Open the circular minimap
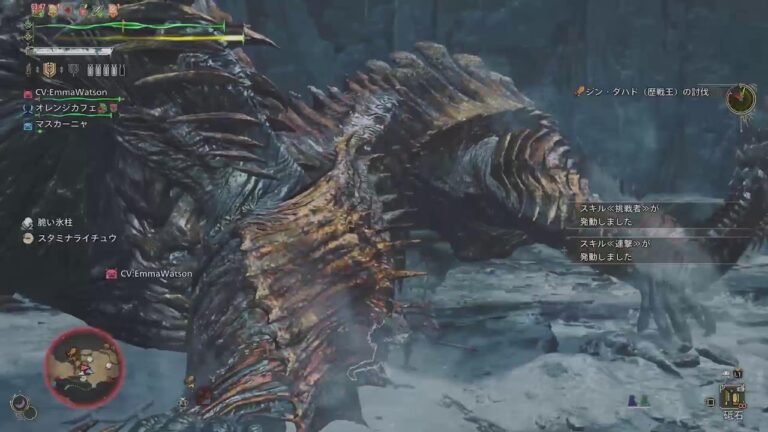This screenshot has width=768, height=432. click(x=84, y=366)
